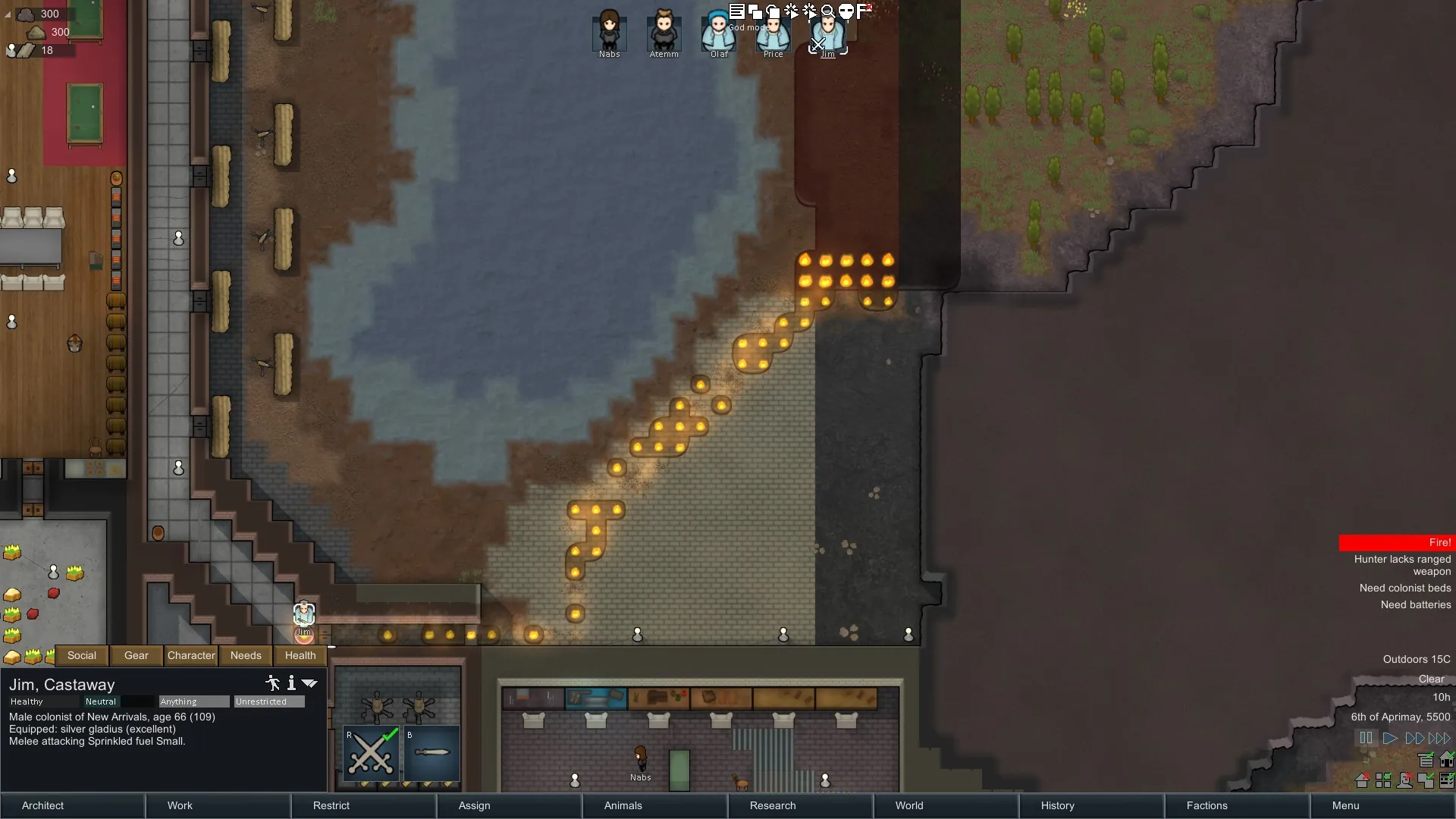Viewport: 1456px width, 819px height.
Task: Click the red Fire! alert
Action: point(1396,542)
